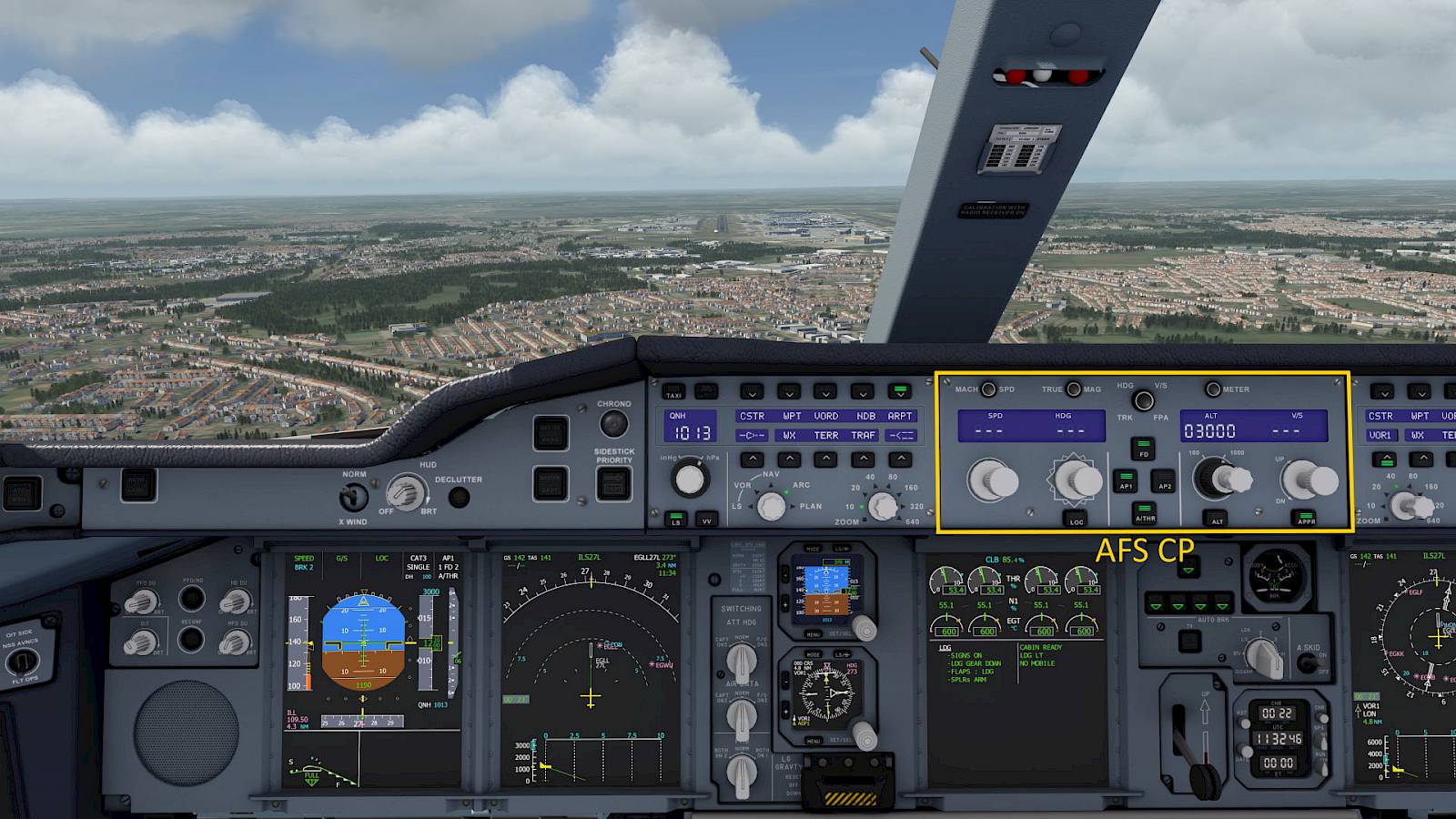Click the SIDESTICK PRIORITY button
Screen dimensions: 1456x819
tap(613, 482)
